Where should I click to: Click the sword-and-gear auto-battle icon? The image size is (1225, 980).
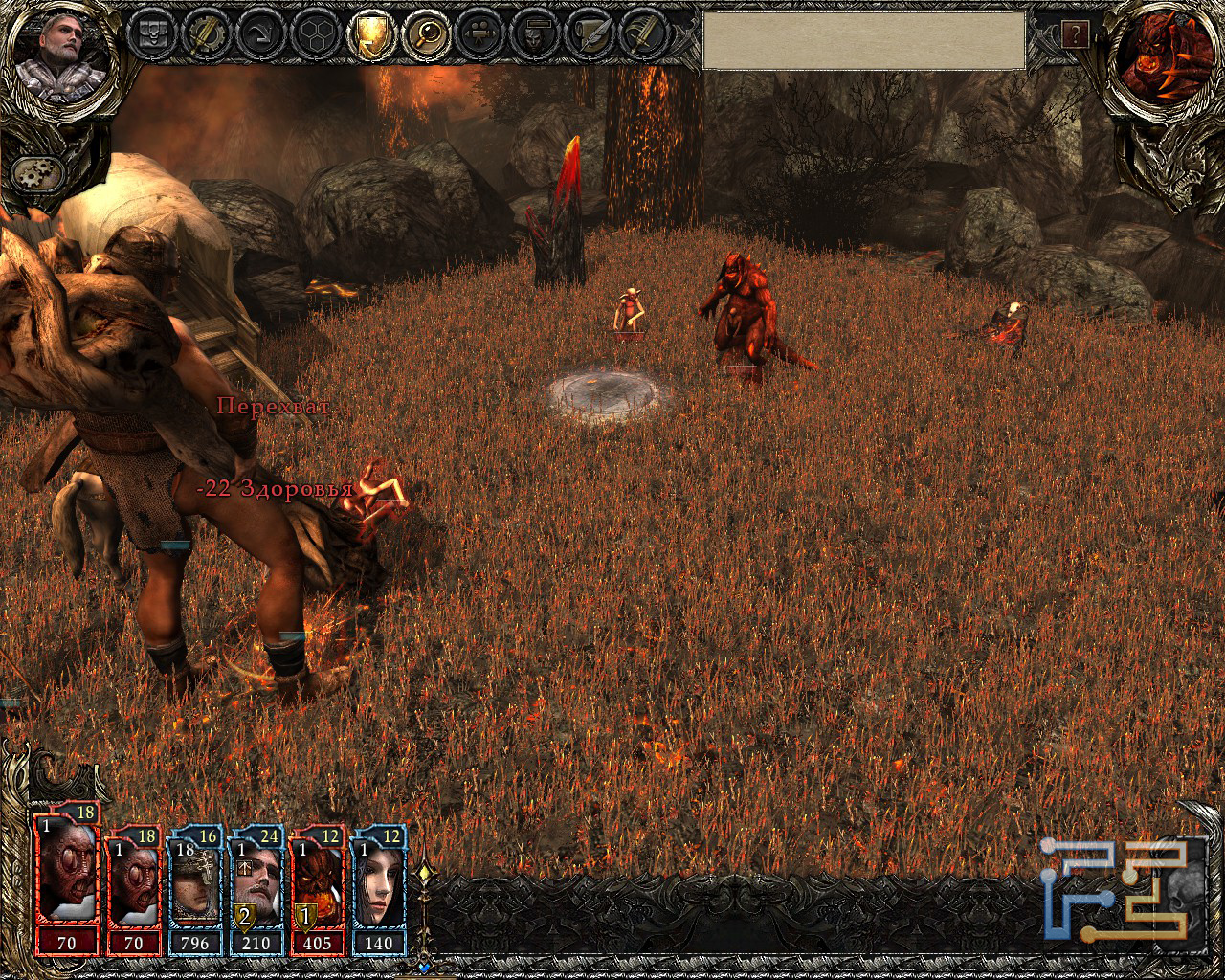205,34
